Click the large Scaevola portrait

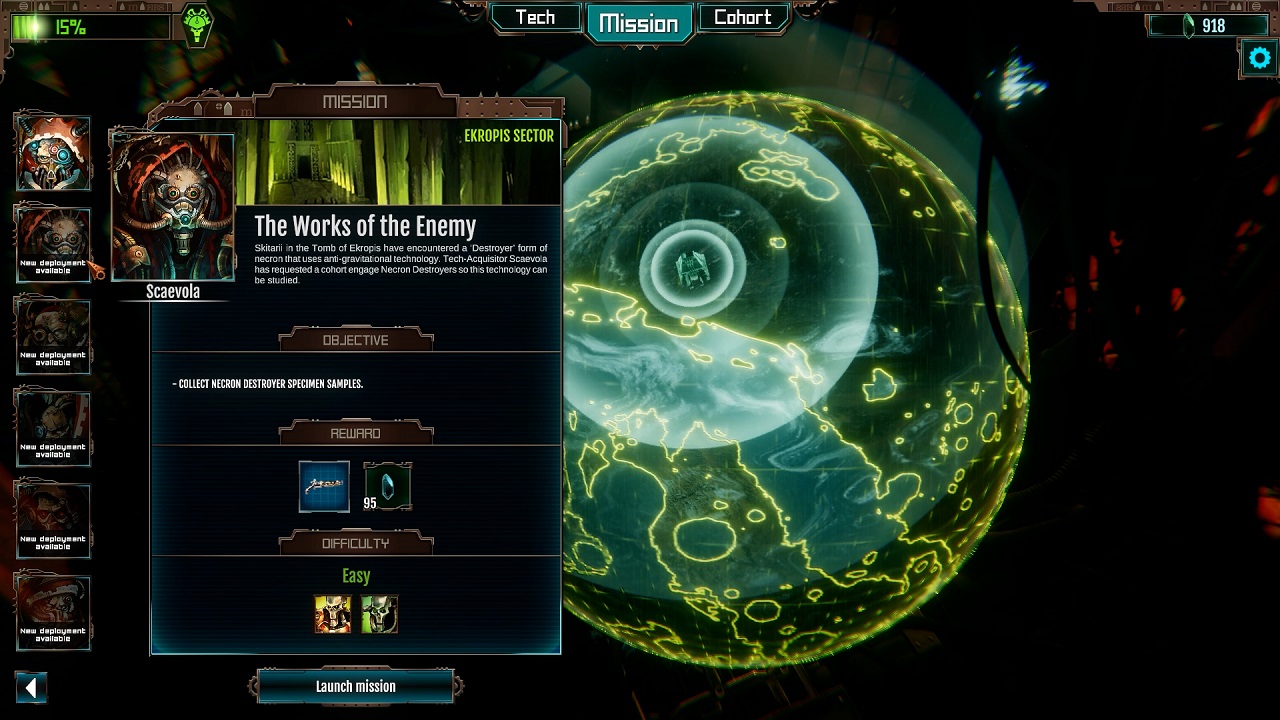coord(173,208)
